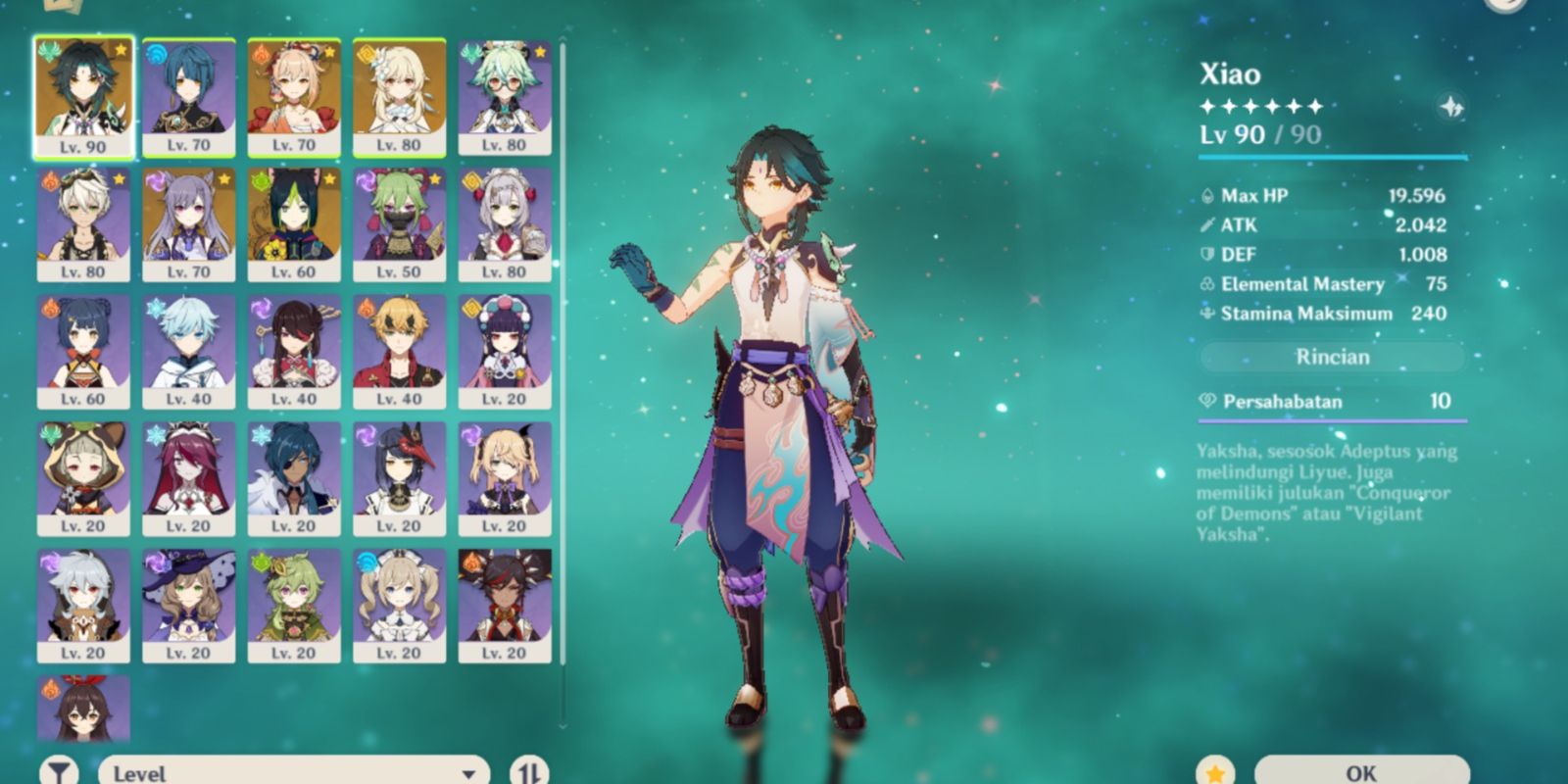Screen dimensions: 1568x784
Task: Expand the Rincian details panel
Action: pyautogui.click(x=1333, y=357)
